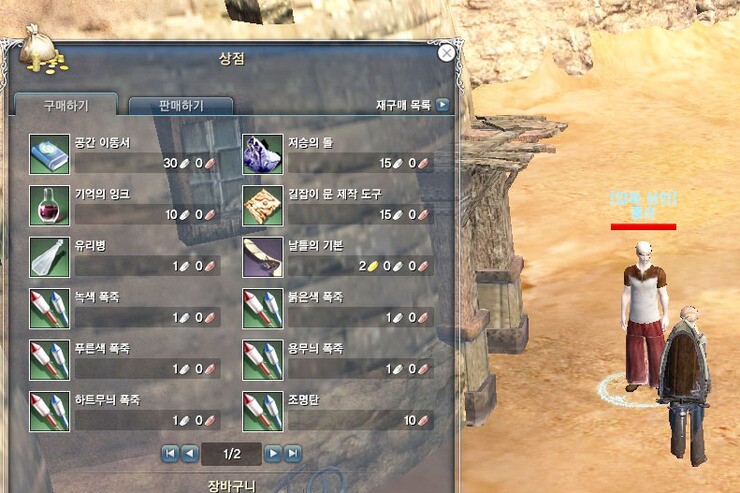Select the 구매하기 tab

click(66, 105)
